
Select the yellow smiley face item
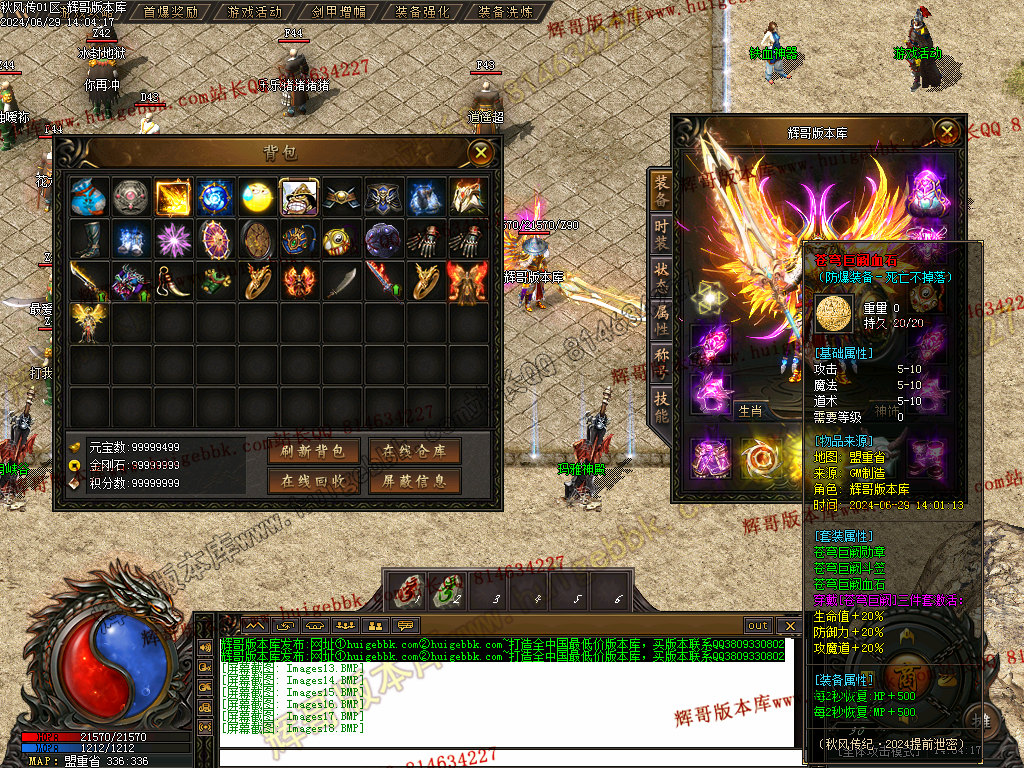[257, 198]
